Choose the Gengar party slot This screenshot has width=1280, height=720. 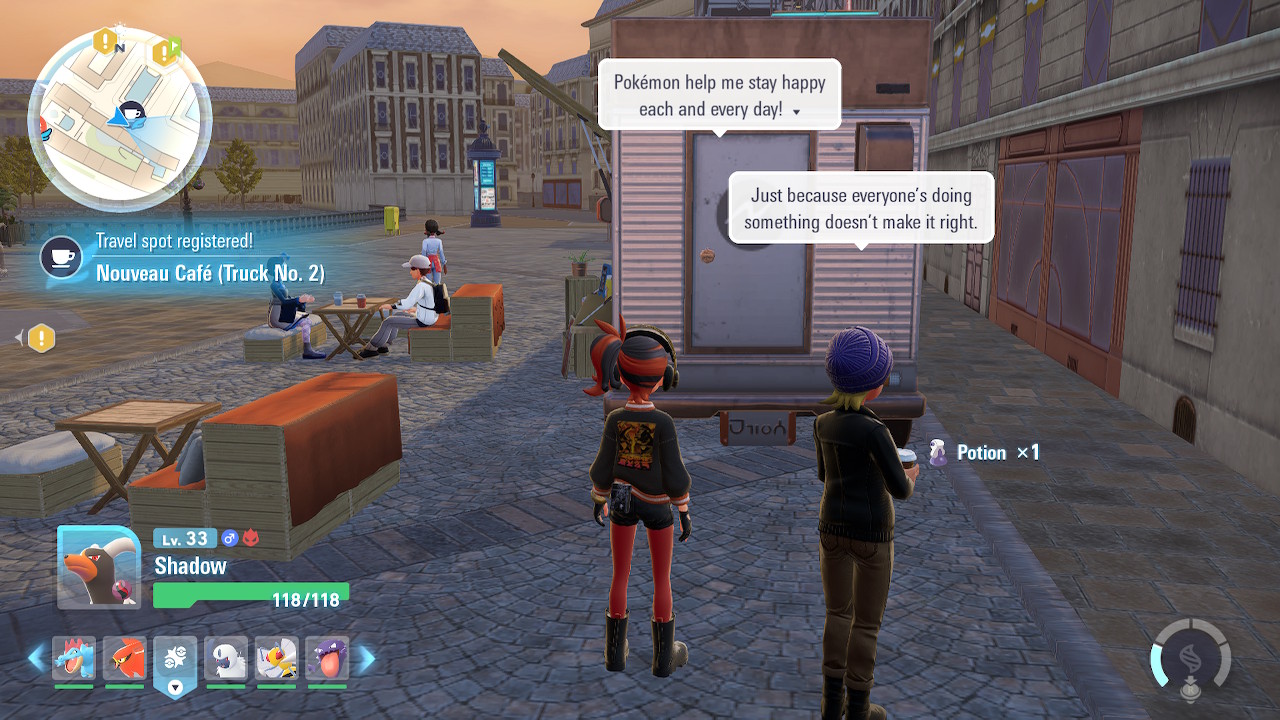point(327,660)
